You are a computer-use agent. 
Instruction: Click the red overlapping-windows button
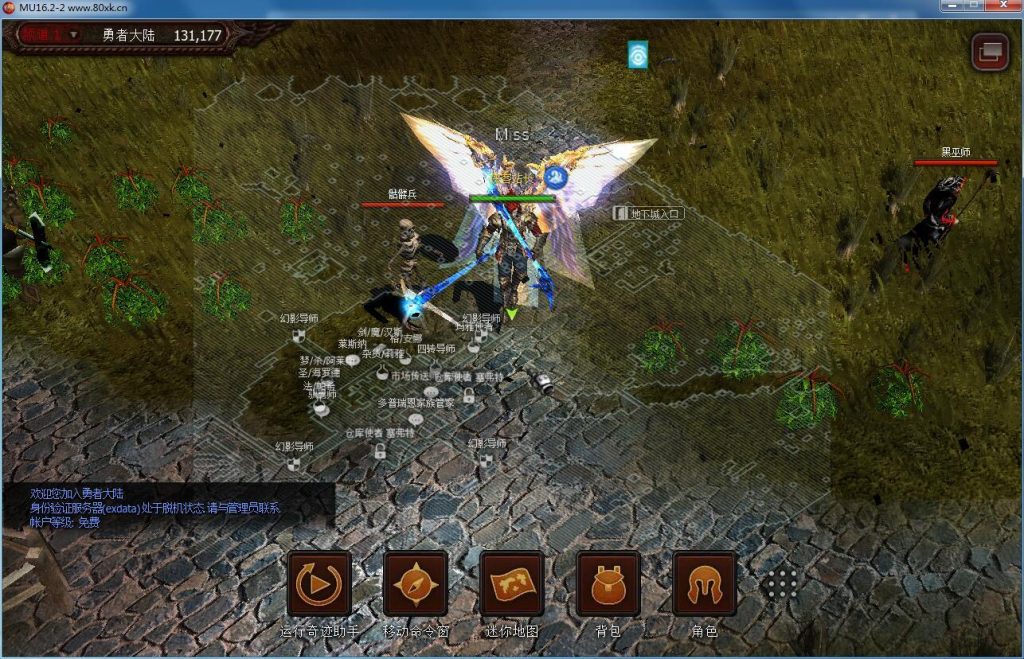990,50
